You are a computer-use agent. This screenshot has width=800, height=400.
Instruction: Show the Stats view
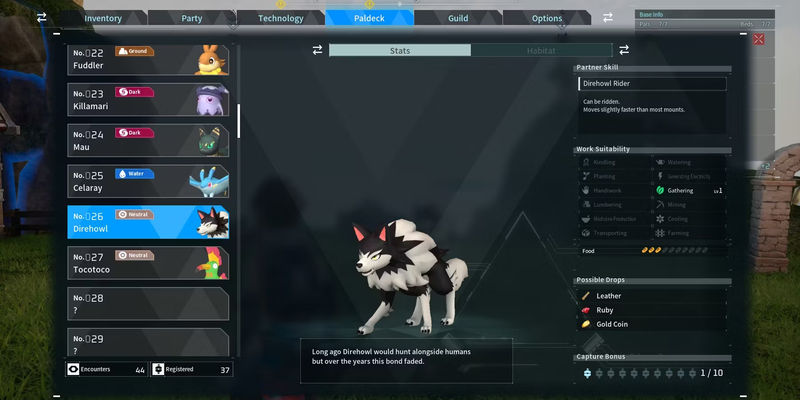click(x=399, y=50)
